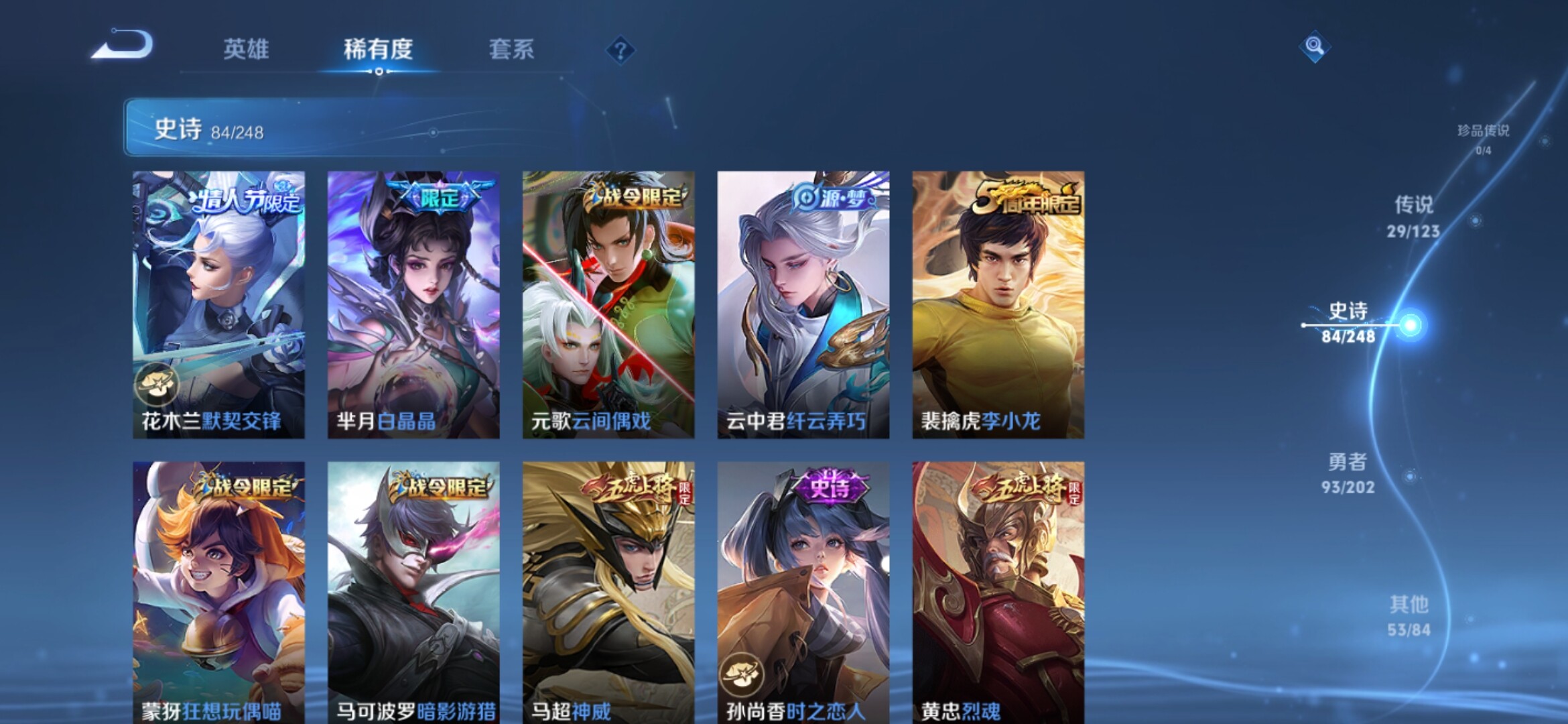Select the 稀有度 tab
The image size is (1568, 724).
[378, 49]
